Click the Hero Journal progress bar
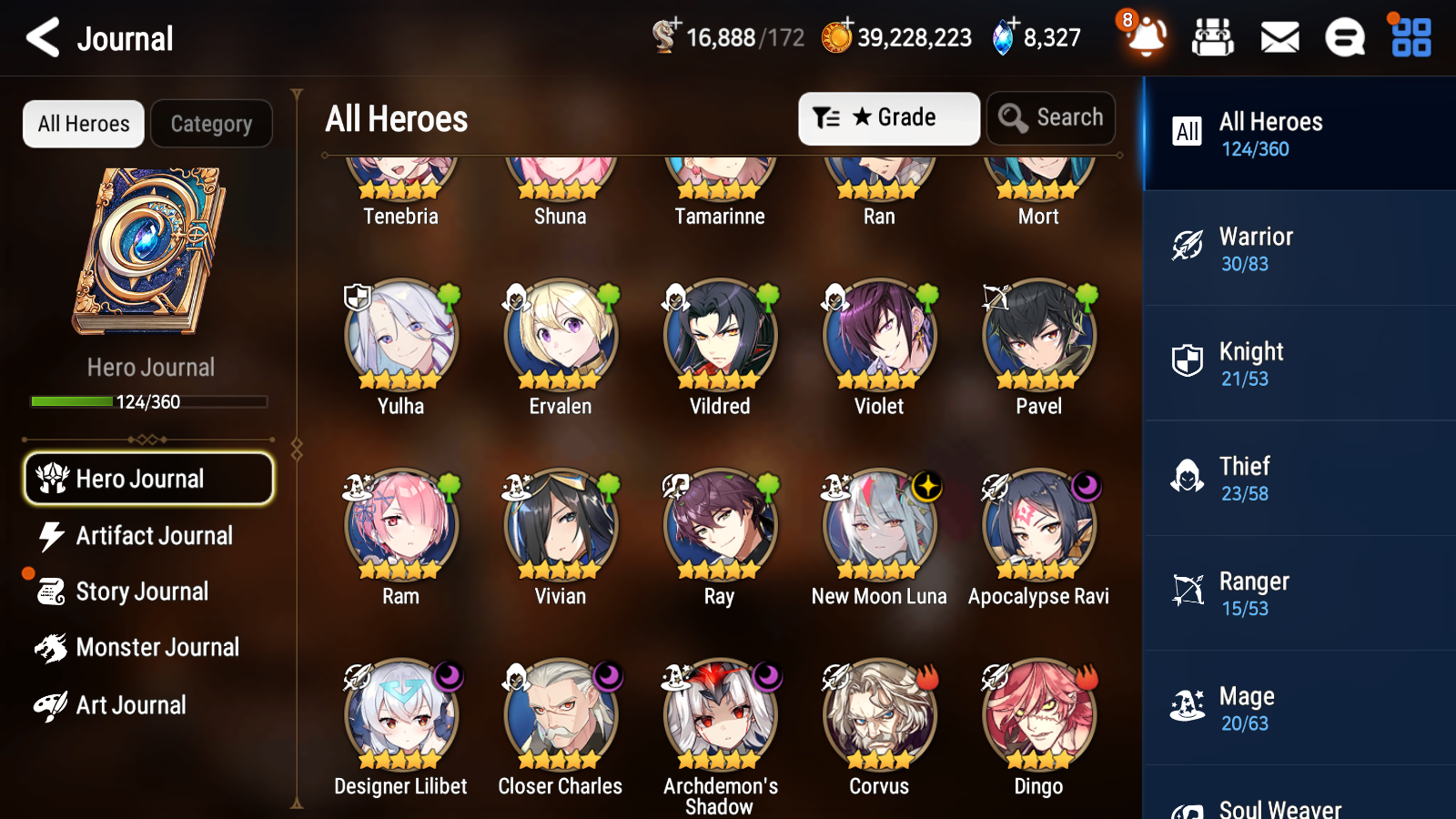The width and height of the screenshot is (1456, 819). coord(148,401)
